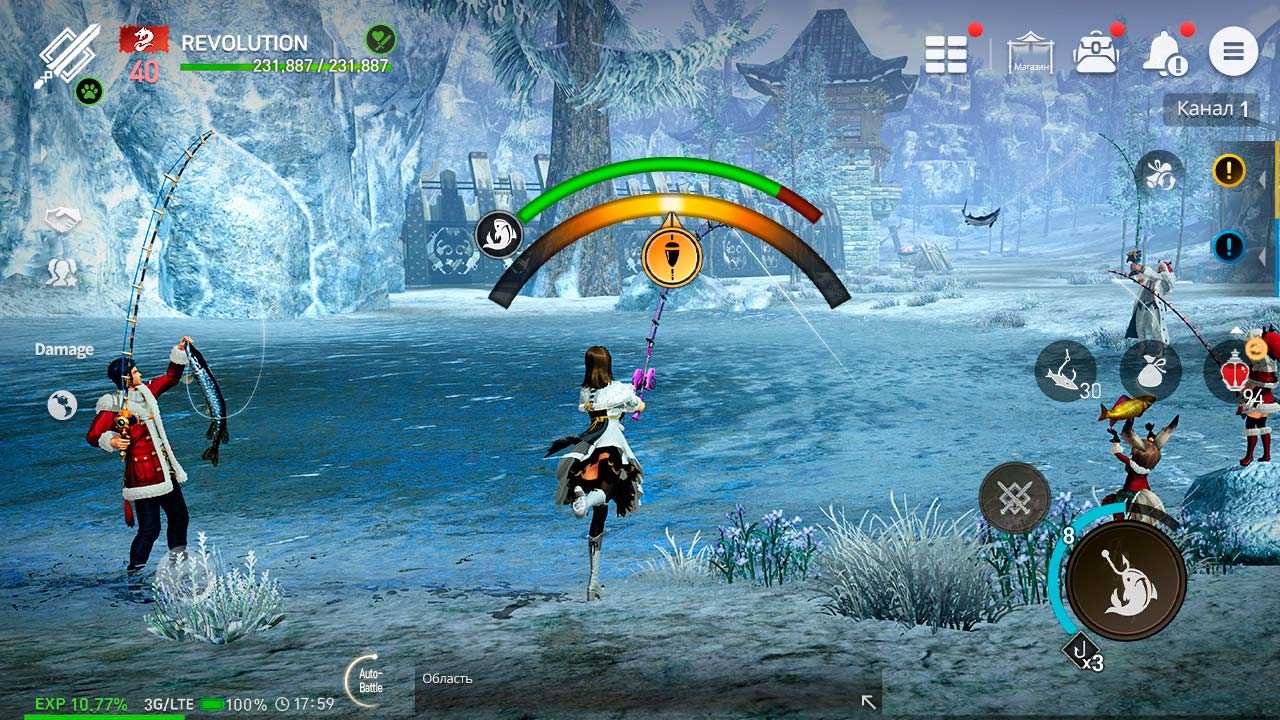Switch channel via Канал 1 button
Screen dimensions: 1280x720
pyautogui.click(x=1211, y=109)
